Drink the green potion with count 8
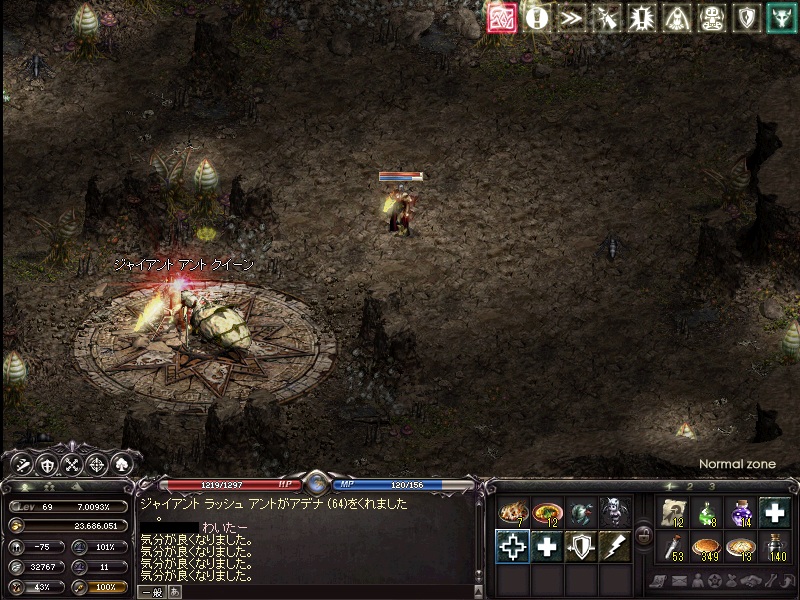 (706, 513)
